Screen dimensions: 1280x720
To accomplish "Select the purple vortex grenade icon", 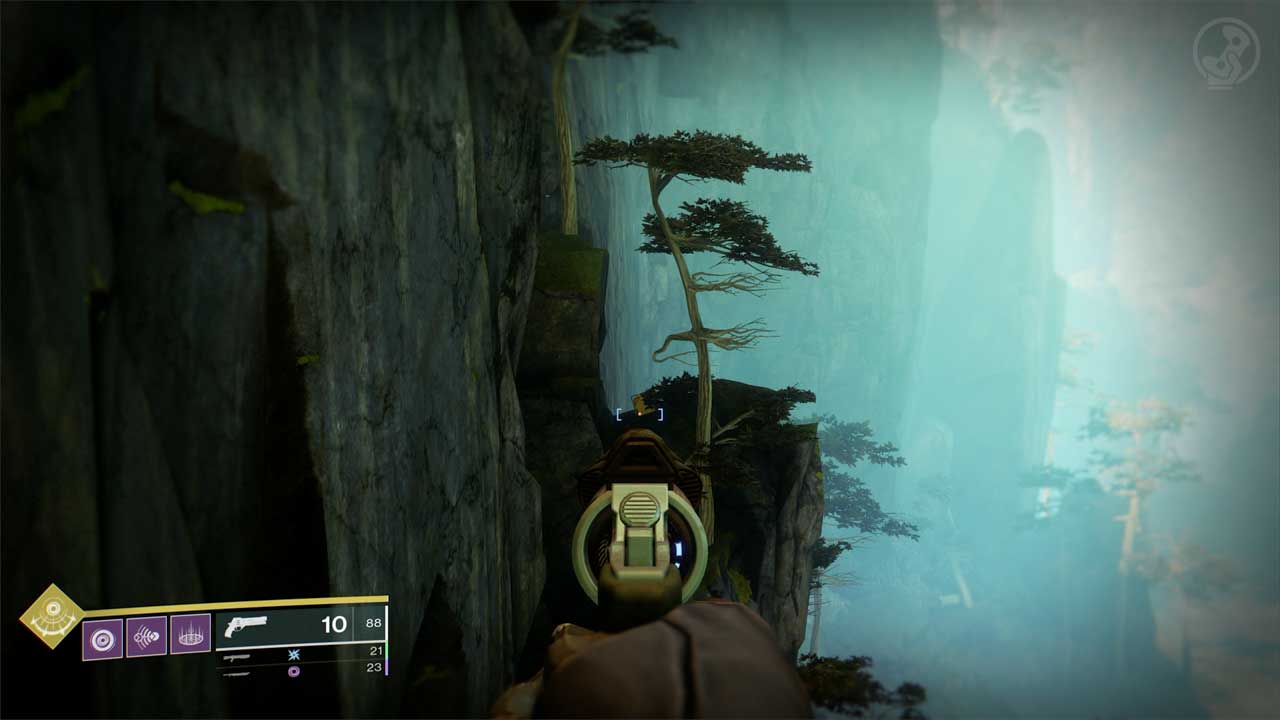I will pyautogui.click(x=102, y=638).
